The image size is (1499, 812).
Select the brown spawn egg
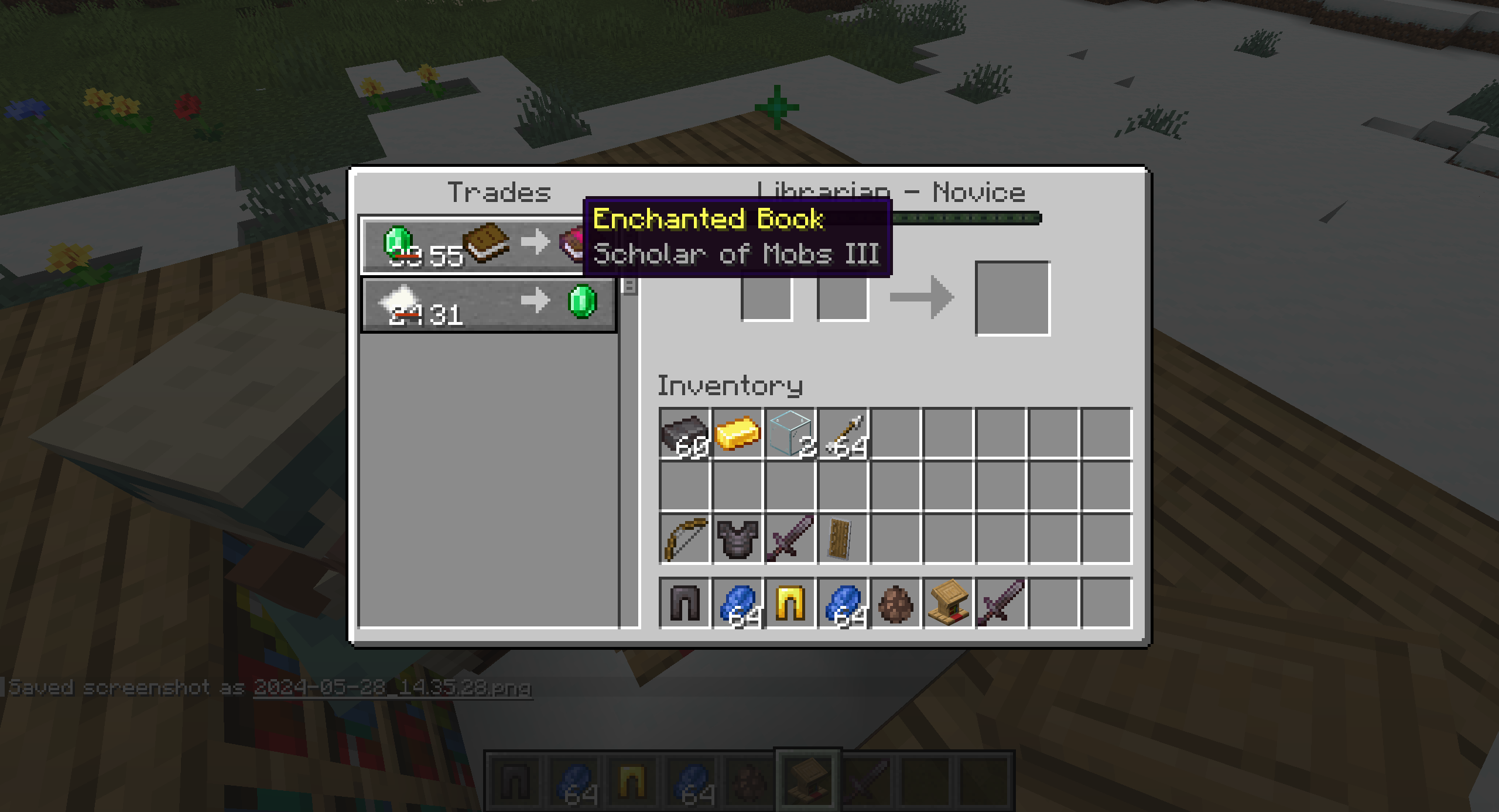pyautogui.click(x=895, y=603)
